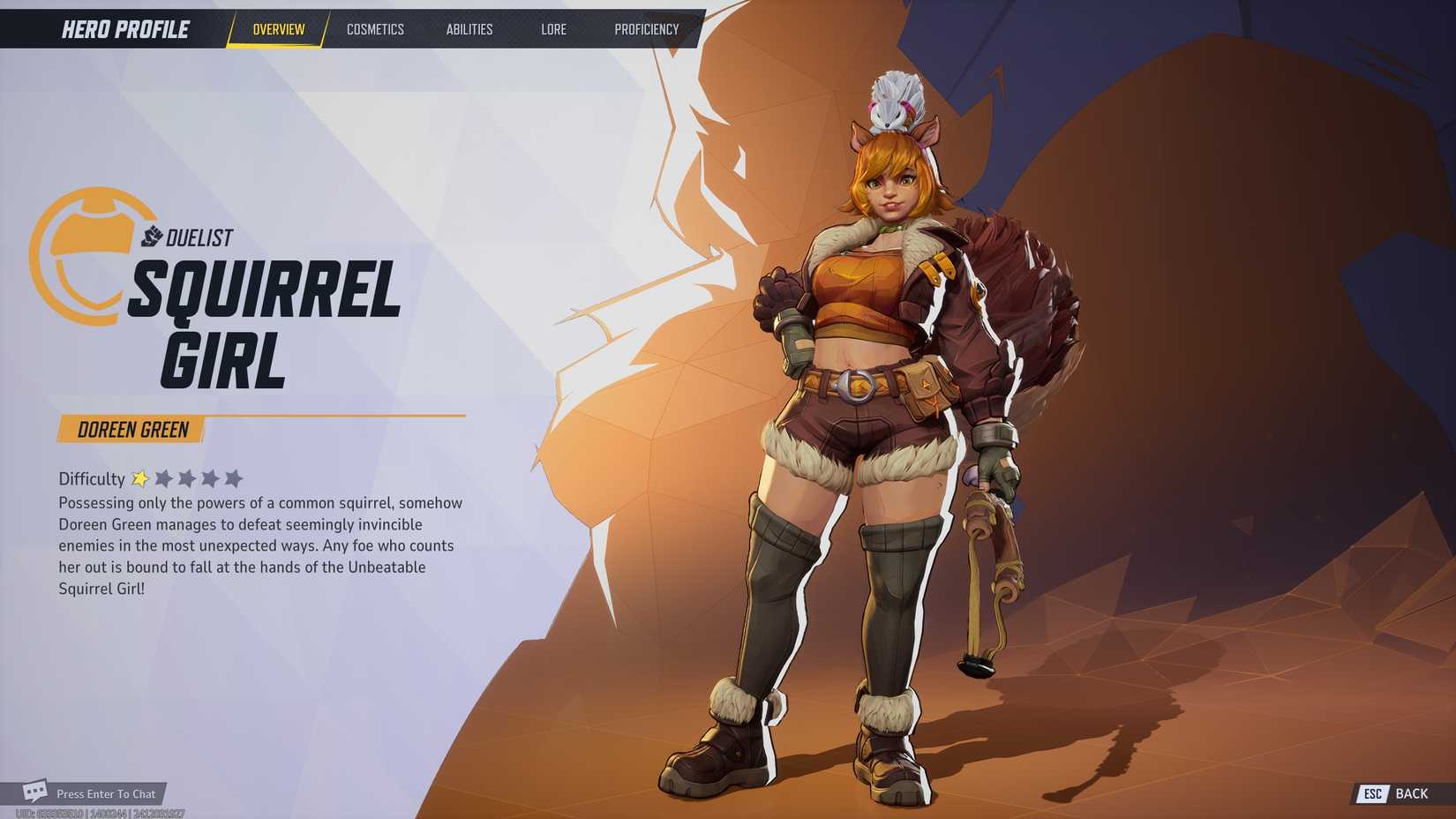Click the filled yellow first difficulty star

tap(141, 477)
